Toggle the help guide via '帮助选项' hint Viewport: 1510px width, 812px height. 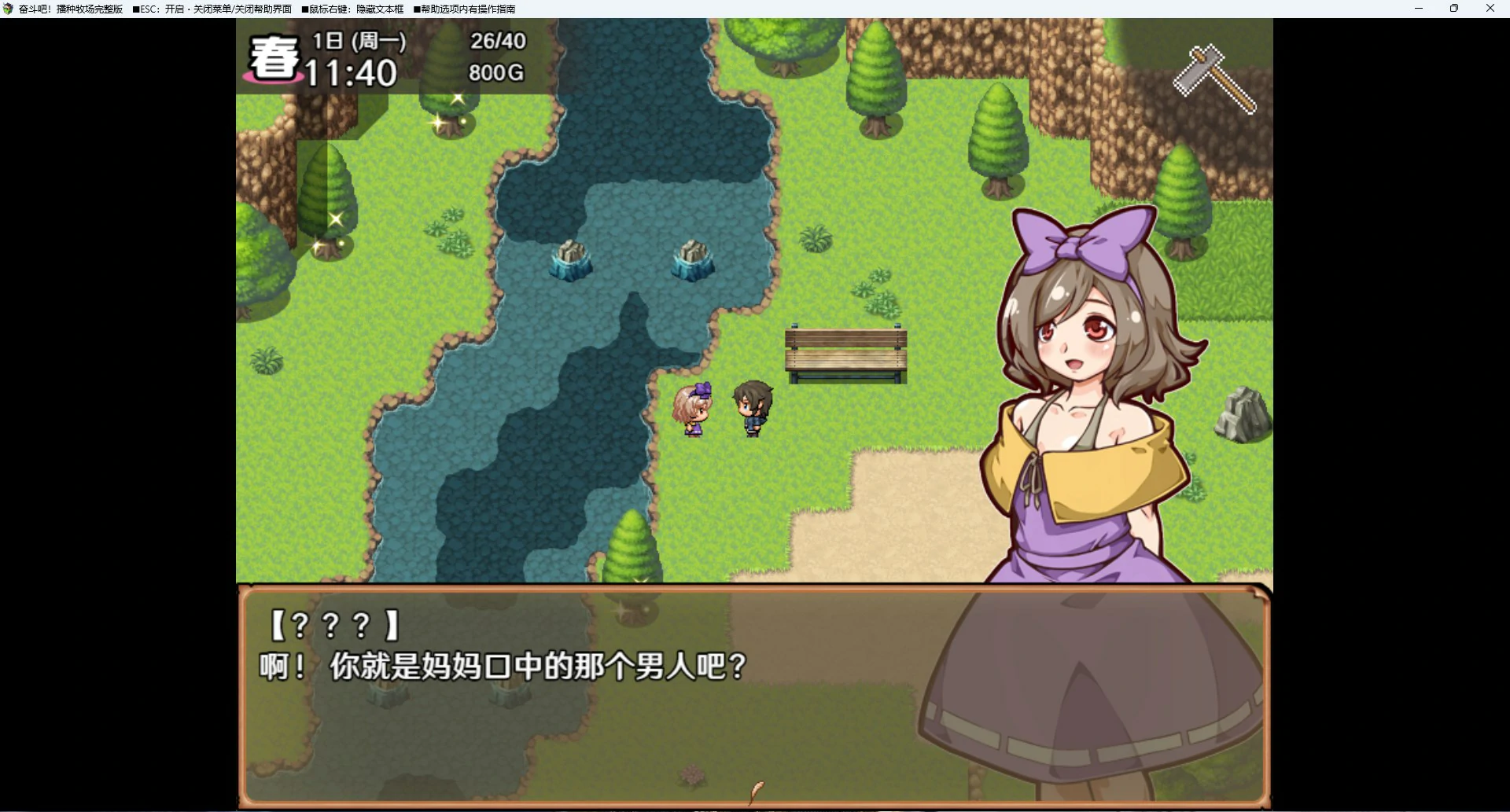(x=464, y=9)
